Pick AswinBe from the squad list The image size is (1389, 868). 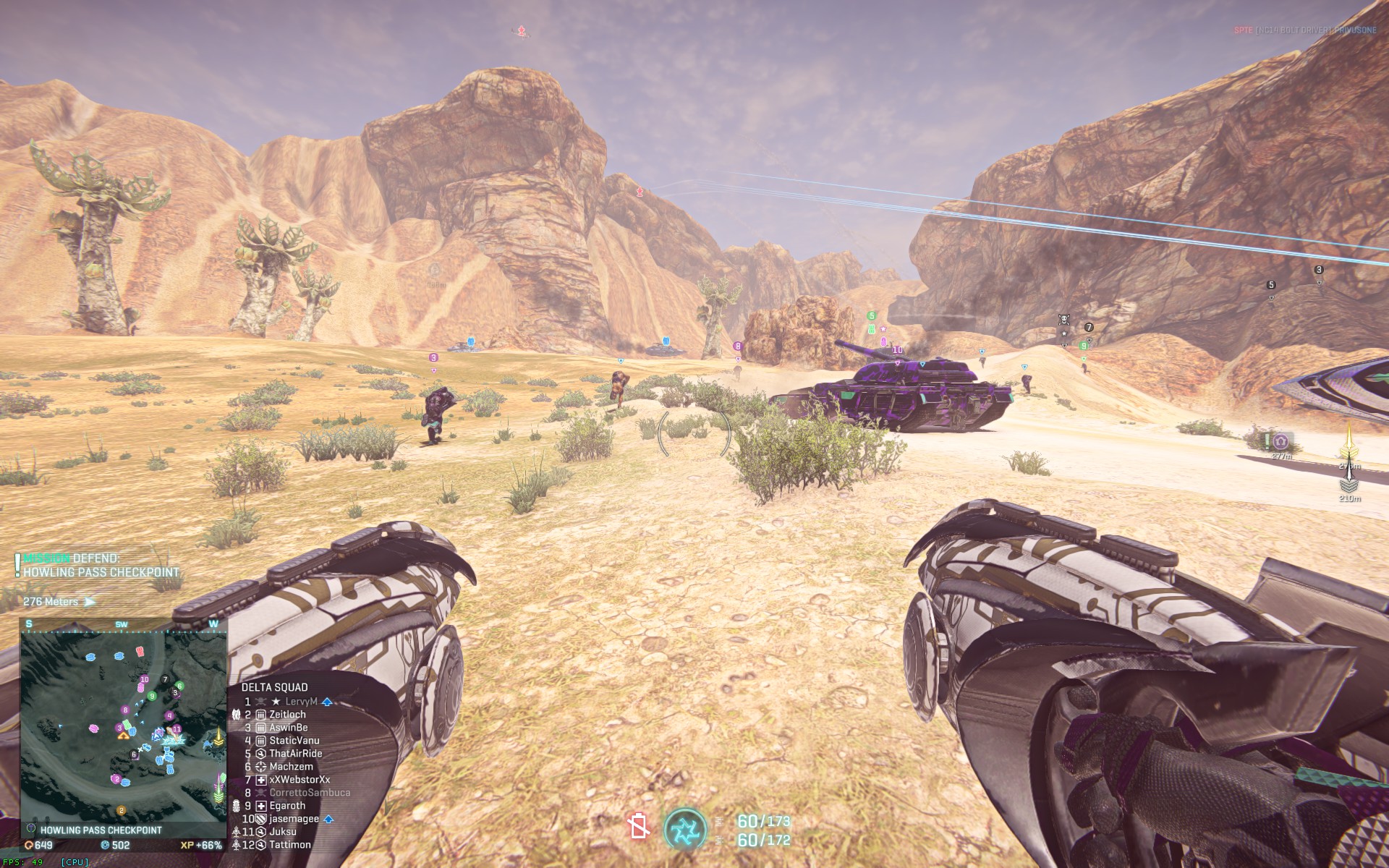click(x=288, y=728)
